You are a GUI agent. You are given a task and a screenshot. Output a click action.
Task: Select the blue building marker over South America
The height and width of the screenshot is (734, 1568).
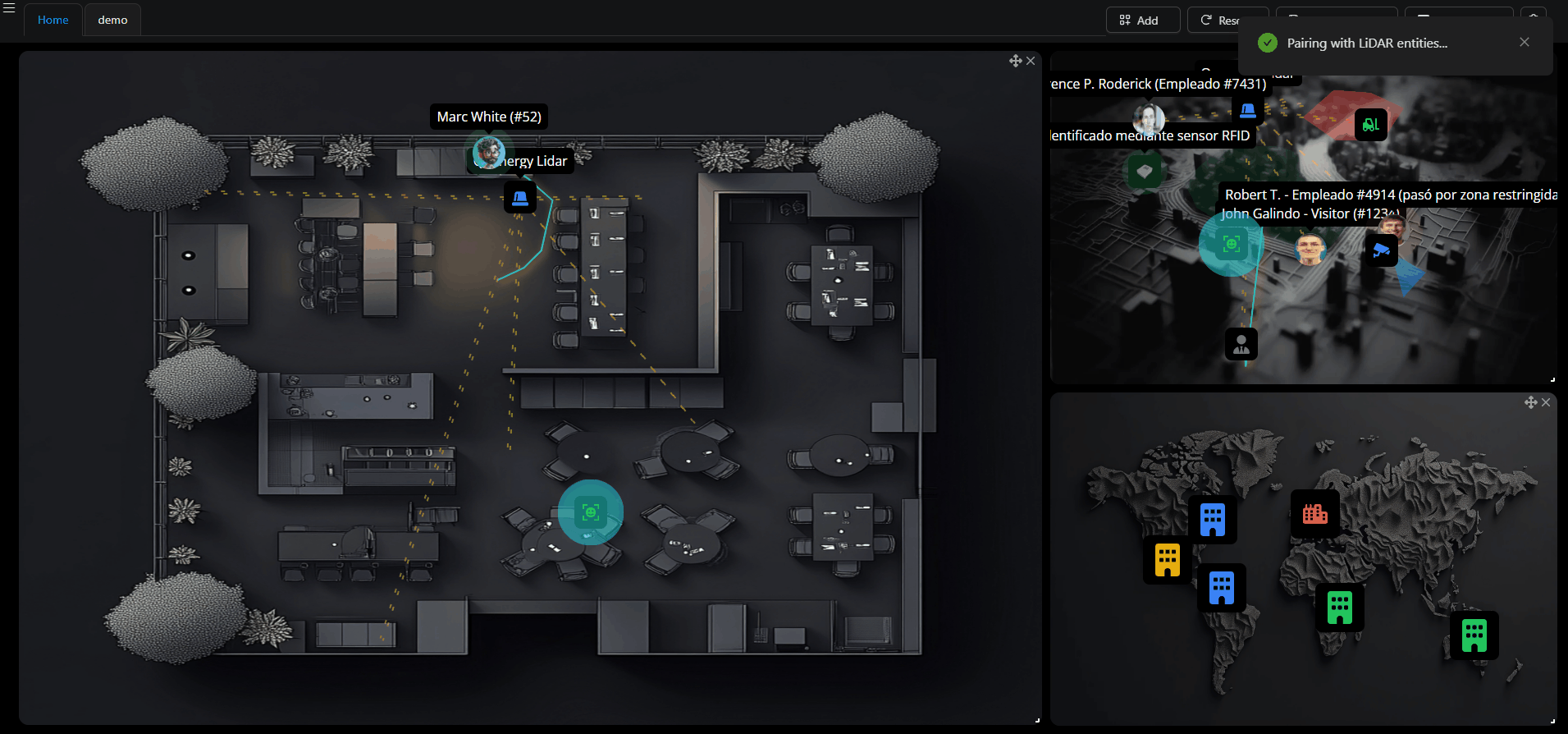pos(1221,588)
